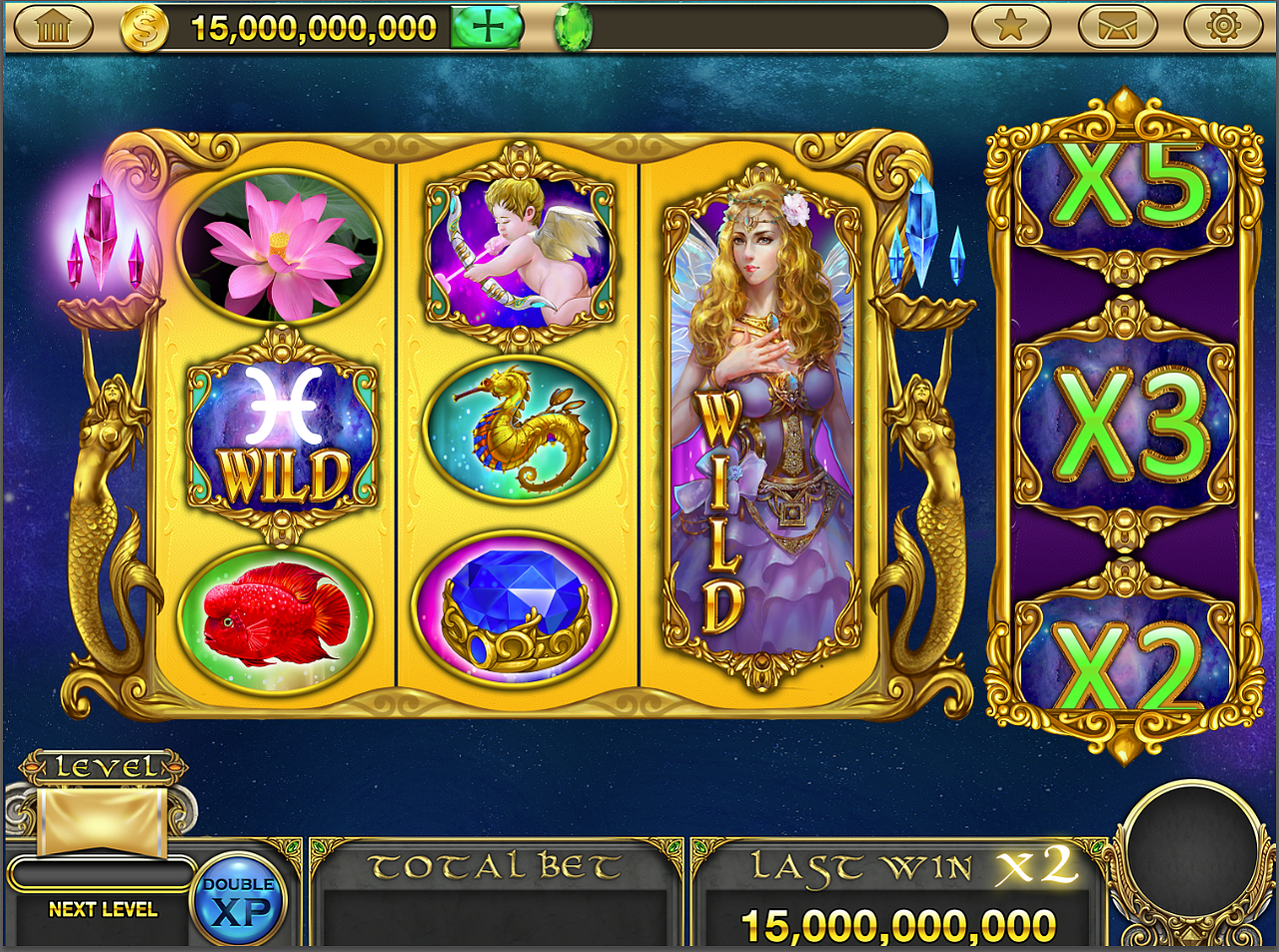The image size is (1279, 952).
Task: Activate the Double XP badge
Action: click(240, 899)
